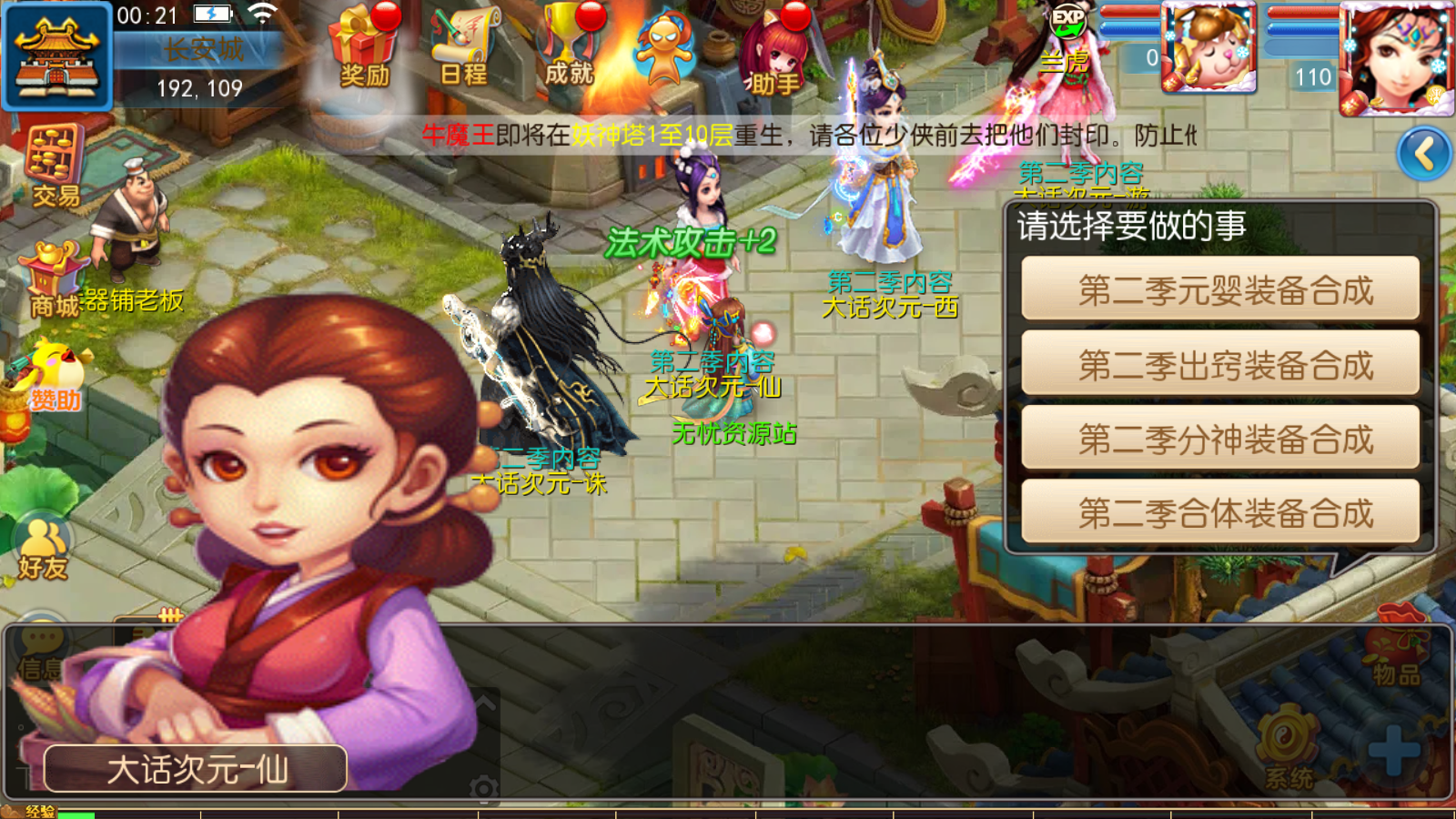Select the red-haired player character portrait
The height and width of the screenshot is (819, 1456).
pos(1396,56)
